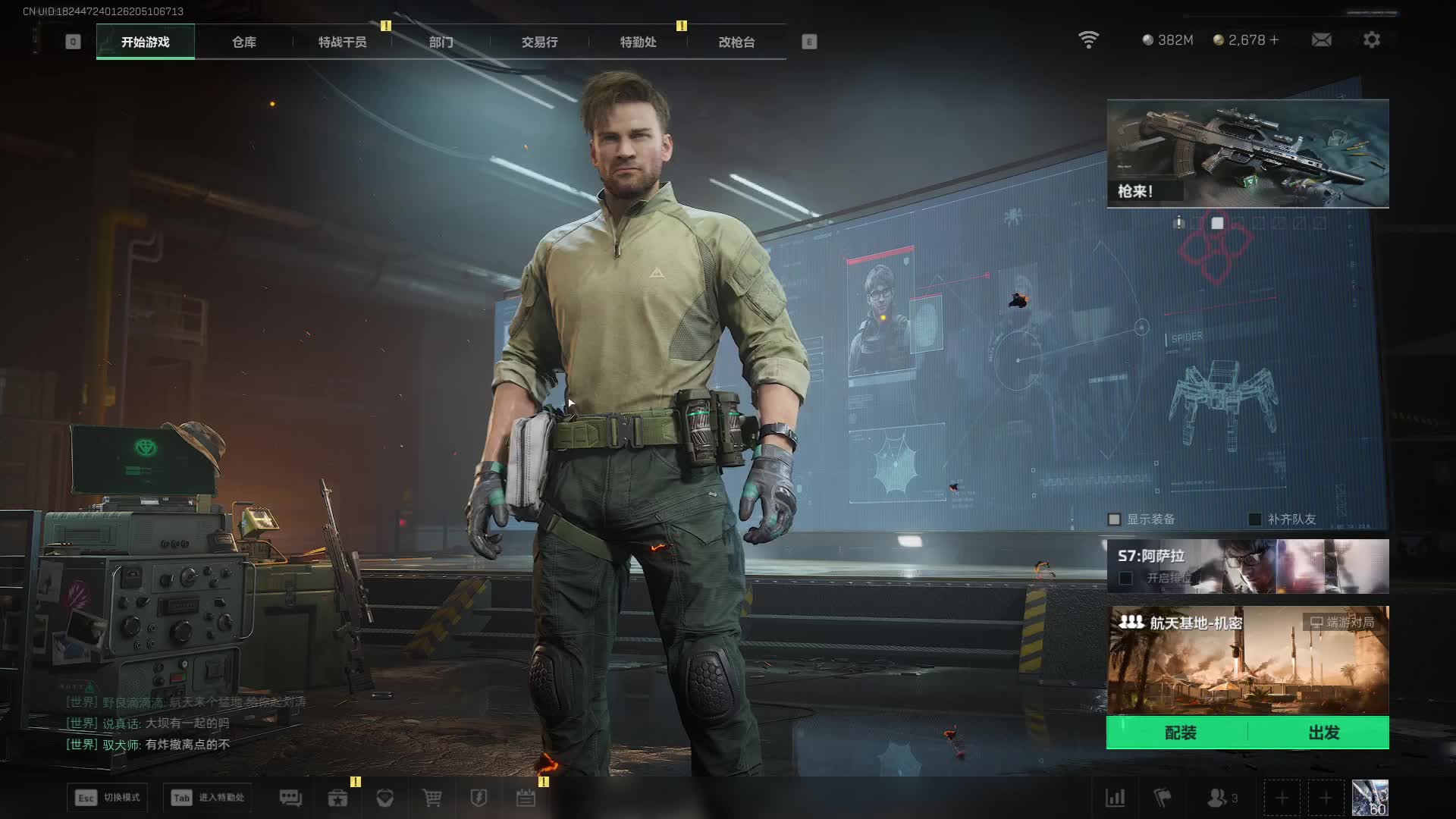Show the statistics bar chart icon

click(x=1115, y=798)
